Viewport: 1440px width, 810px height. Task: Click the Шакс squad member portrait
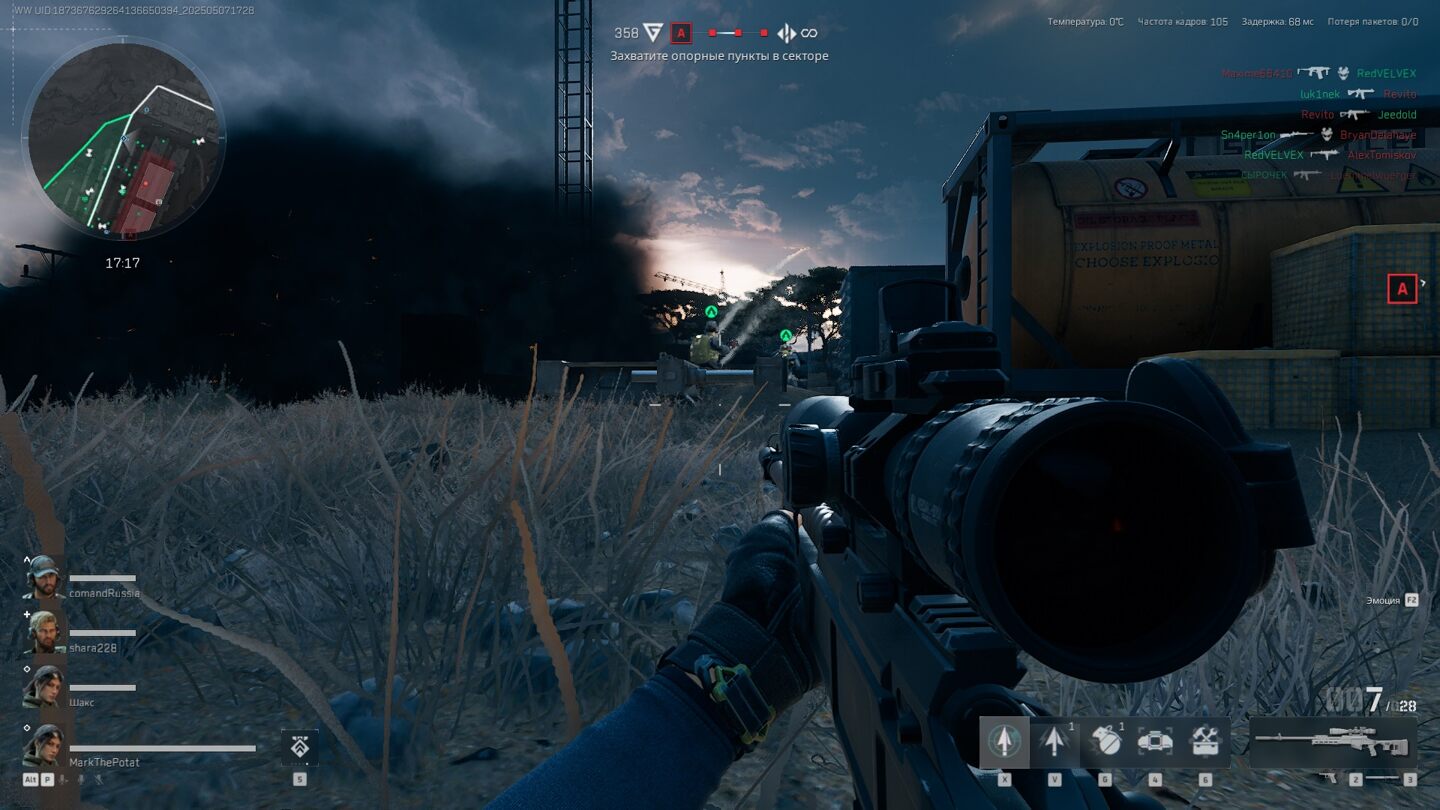pyautogui.click(x=43, y=687)
